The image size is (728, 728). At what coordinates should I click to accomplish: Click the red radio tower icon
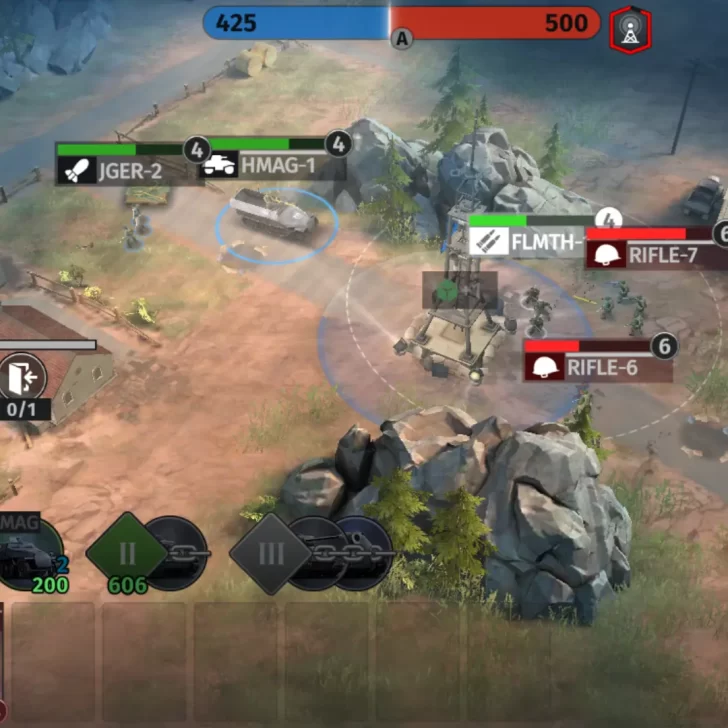pyautogui.click(x=630, y=28)
